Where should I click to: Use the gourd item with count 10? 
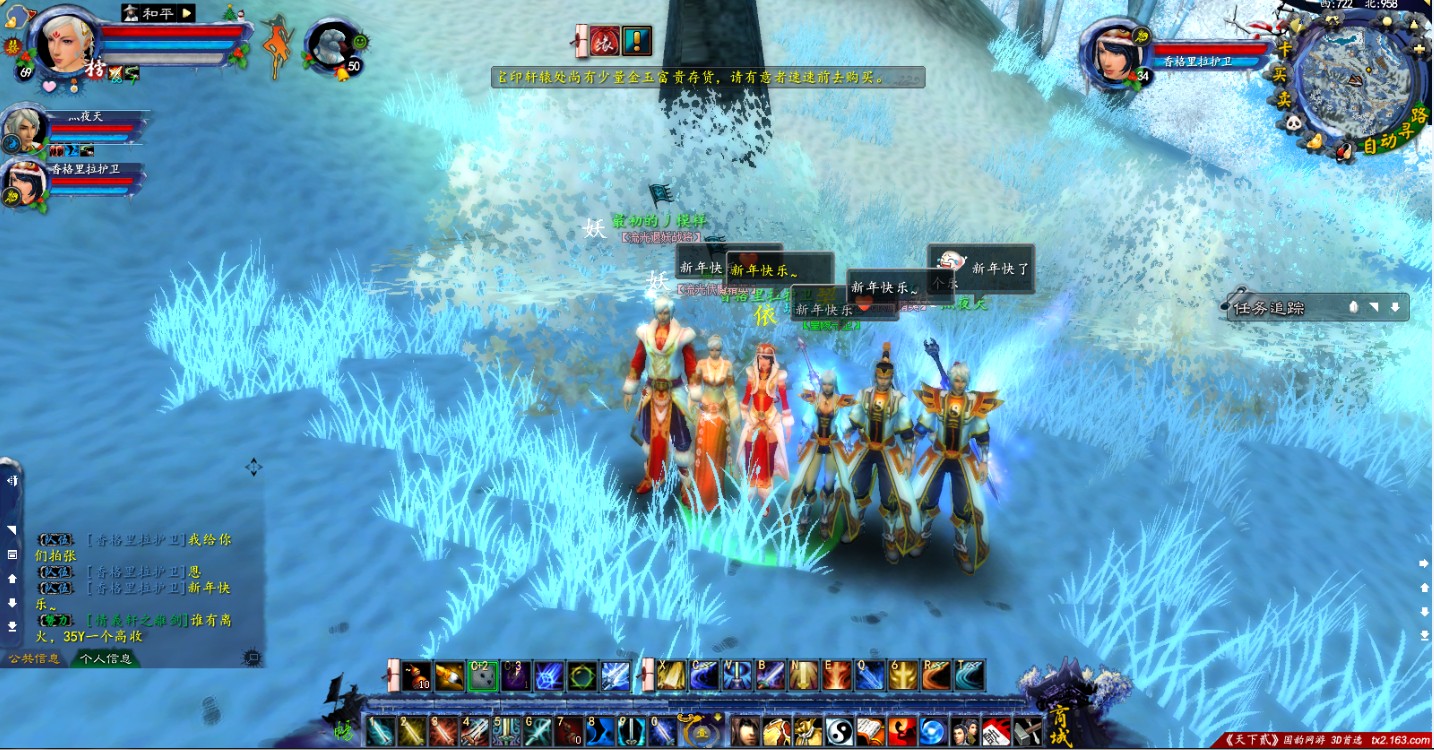(x=417, y=676)
